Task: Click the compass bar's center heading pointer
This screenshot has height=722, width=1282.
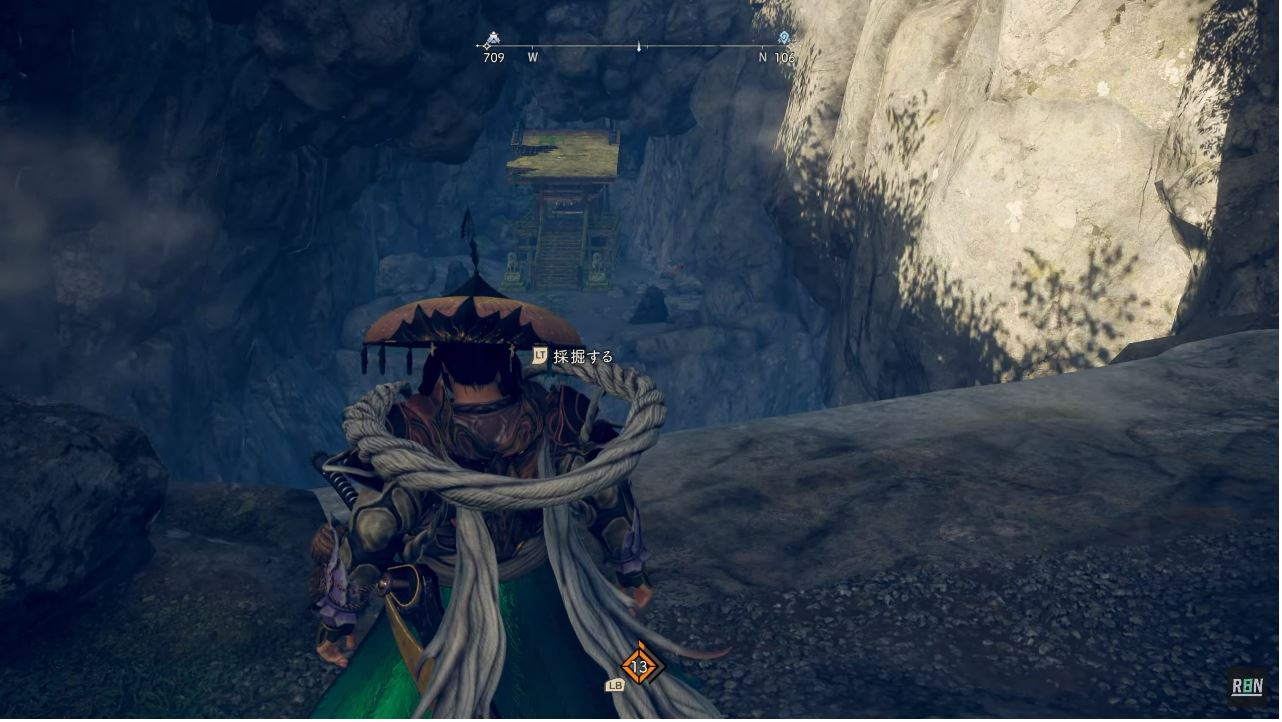Action: pyautogui.click(x=639, y=46)
